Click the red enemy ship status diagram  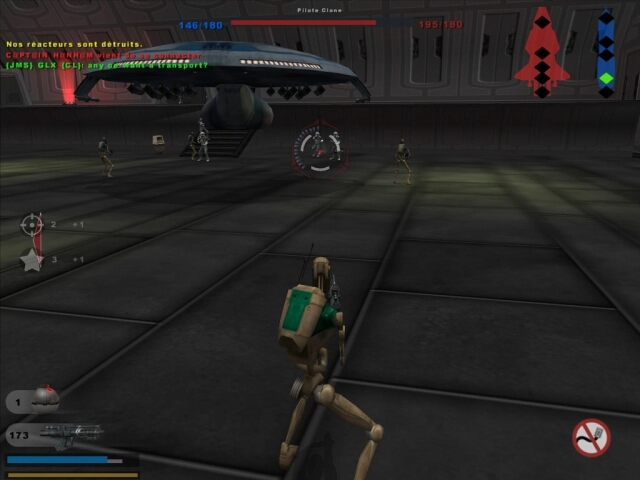(541, 52)
